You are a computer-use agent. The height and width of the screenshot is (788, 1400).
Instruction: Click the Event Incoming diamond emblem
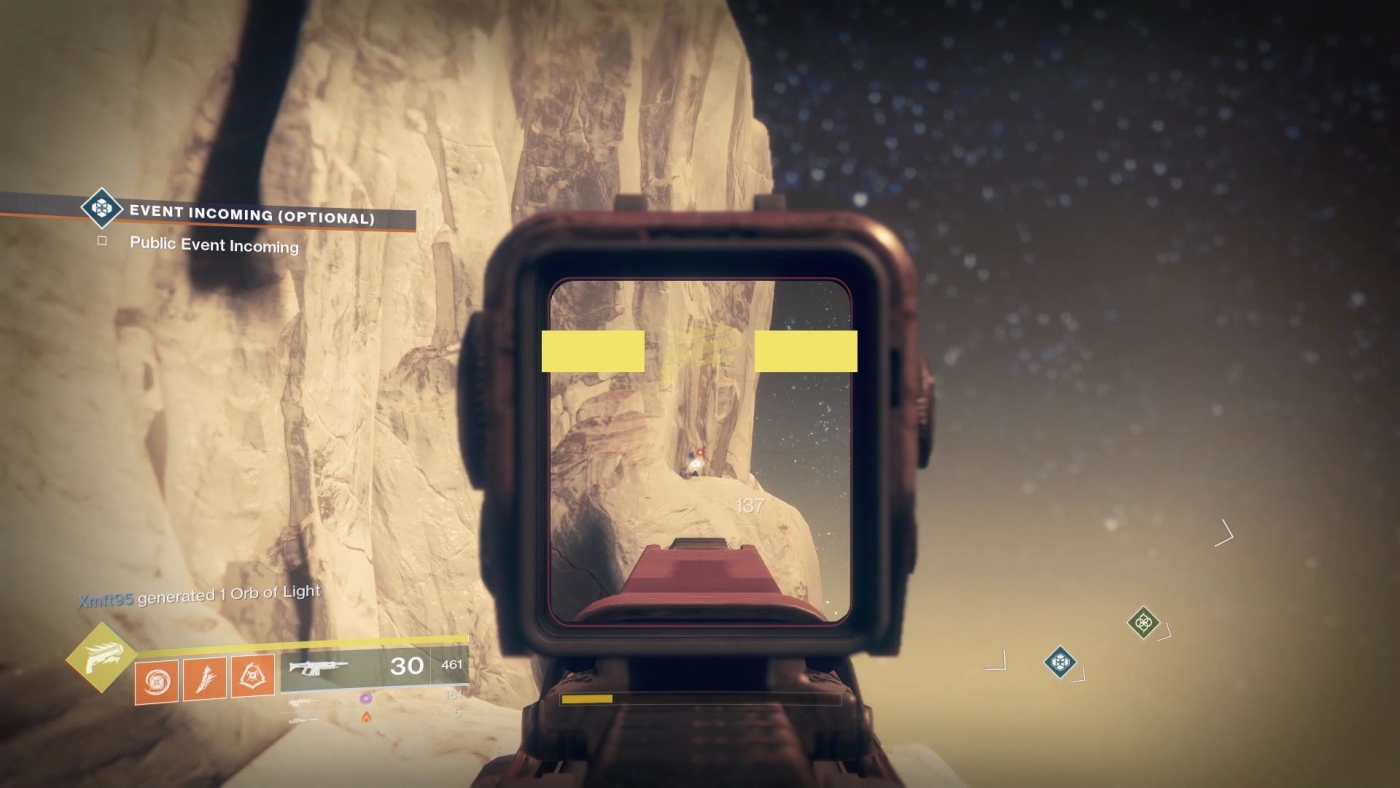click(100, 212)
